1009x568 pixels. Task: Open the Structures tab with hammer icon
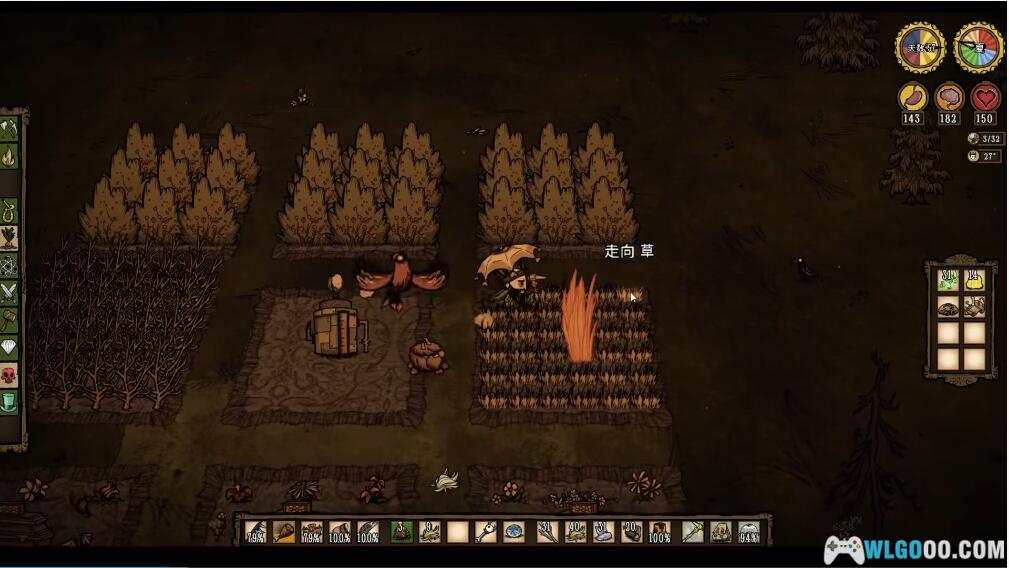tap(9, 320)
